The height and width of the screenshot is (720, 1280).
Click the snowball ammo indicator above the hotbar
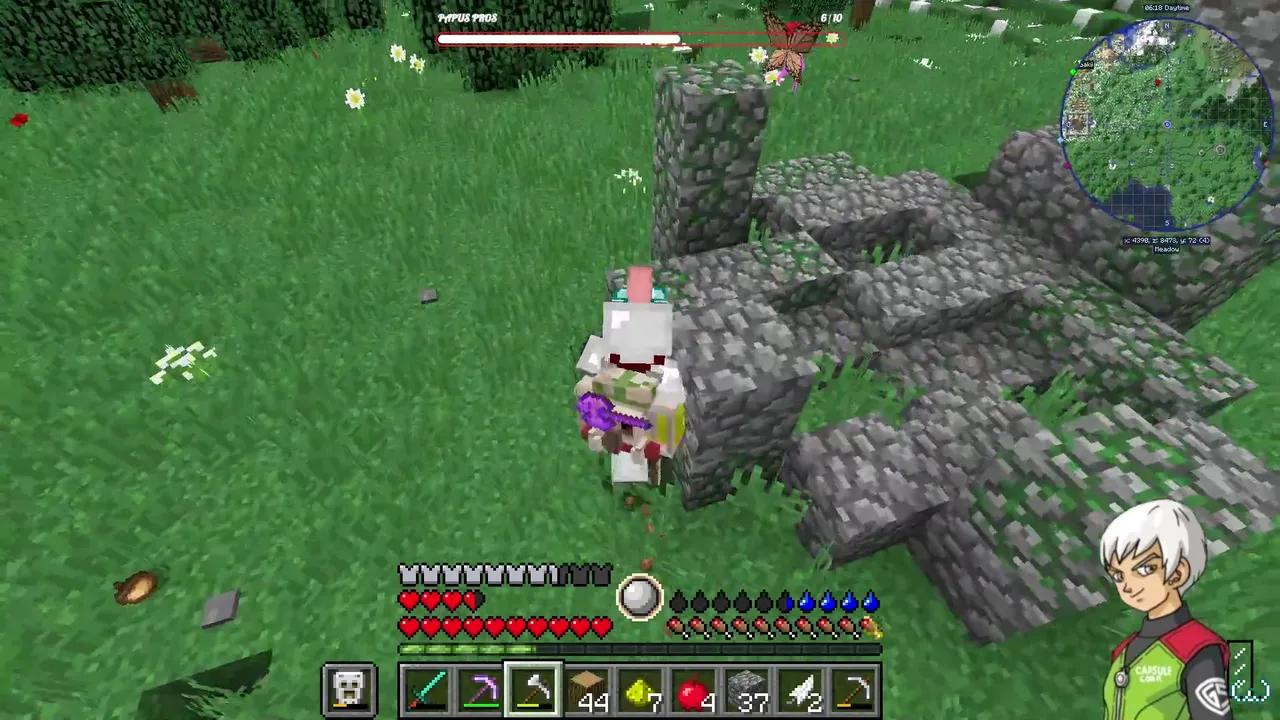click(x=640, y=597)
